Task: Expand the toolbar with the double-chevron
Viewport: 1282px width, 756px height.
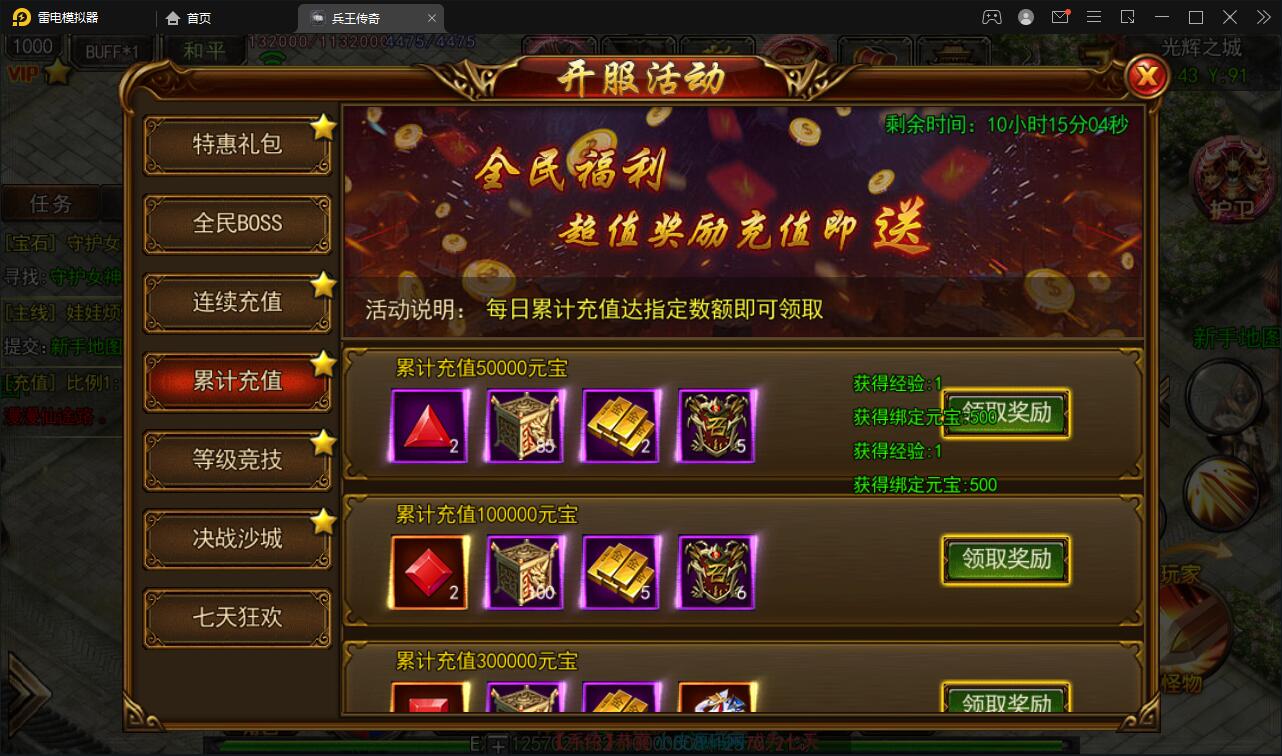Action: [1262, 17]
